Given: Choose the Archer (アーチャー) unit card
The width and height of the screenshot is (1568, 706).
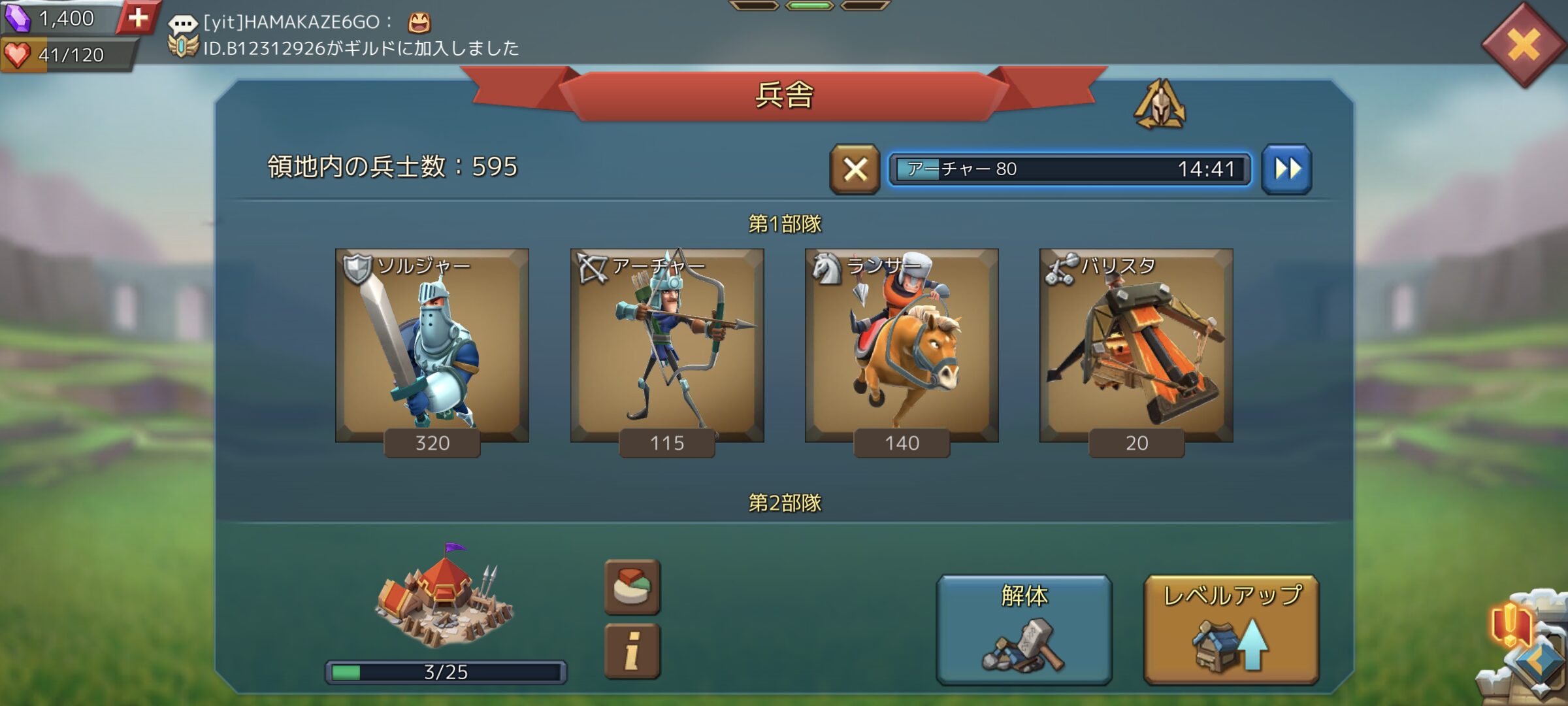Looking at the screenshot, I should tap(667, 346).
